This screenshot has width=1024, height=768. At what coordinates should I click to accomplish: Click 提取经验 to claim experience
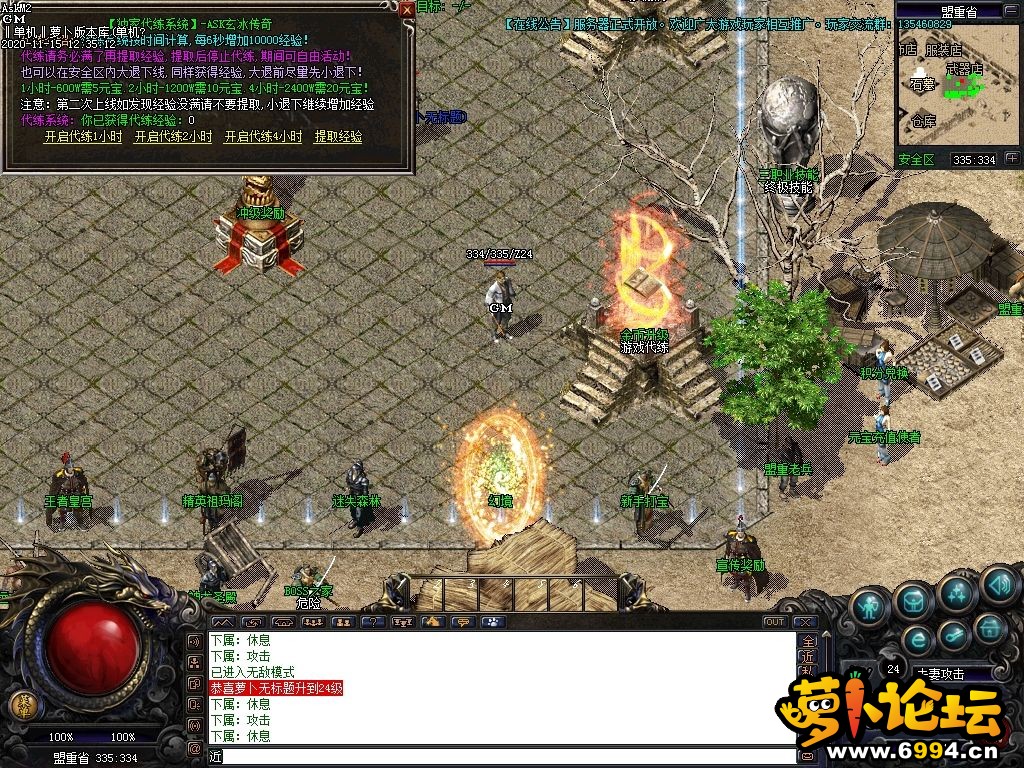click(x=338, y=137)
